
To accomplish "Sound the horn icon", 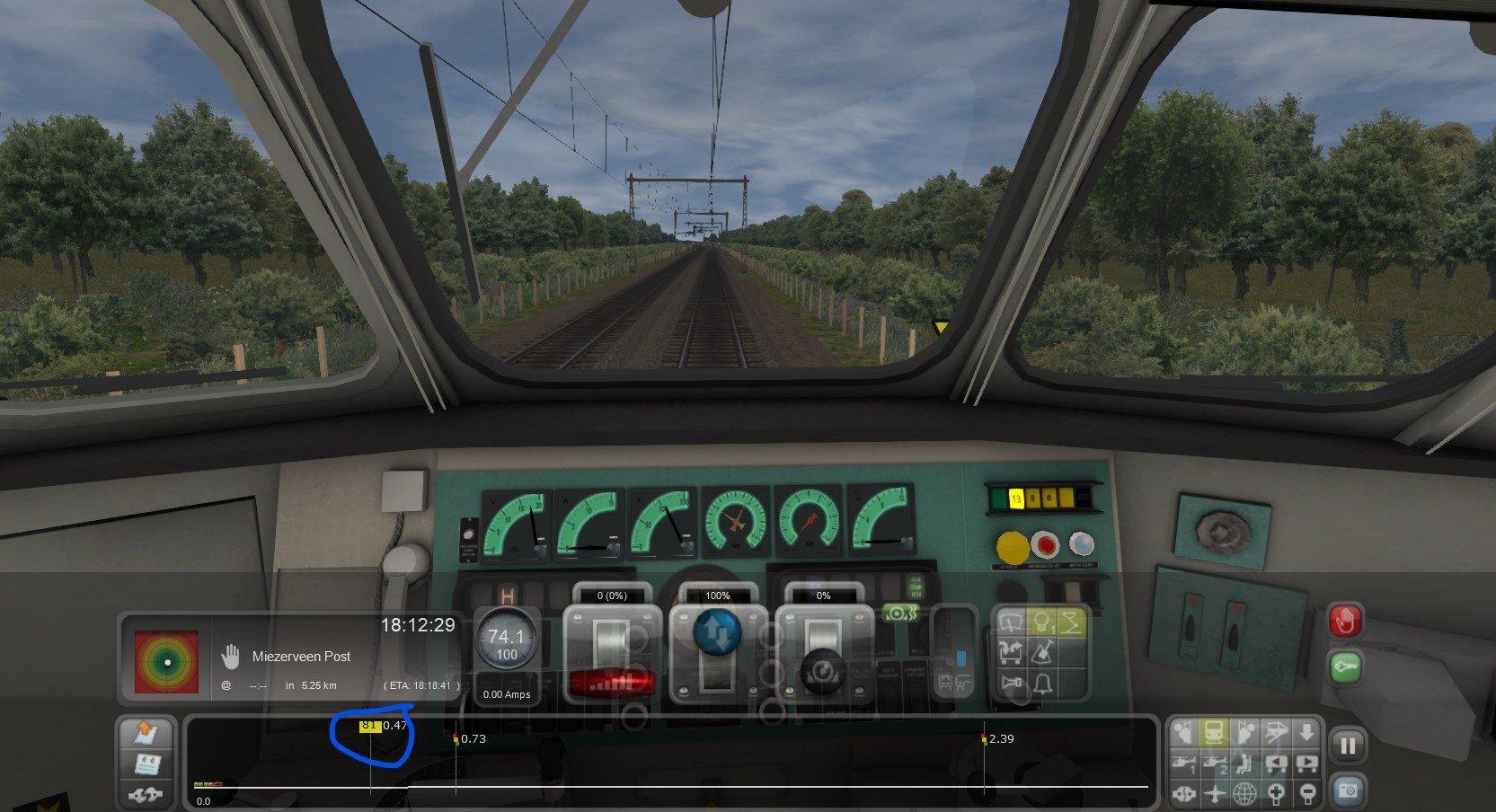I will tap(1012, 684).
